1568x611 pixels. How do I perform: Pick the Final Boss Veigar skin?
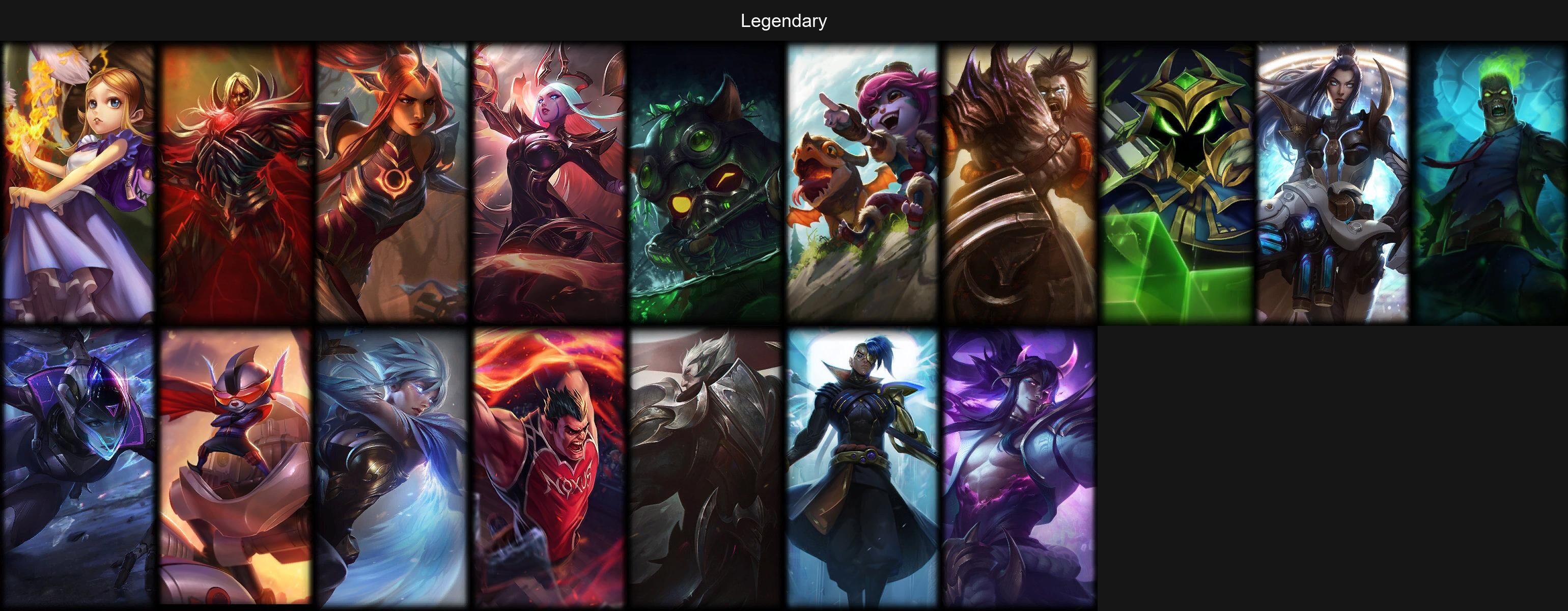point(1177,183)
